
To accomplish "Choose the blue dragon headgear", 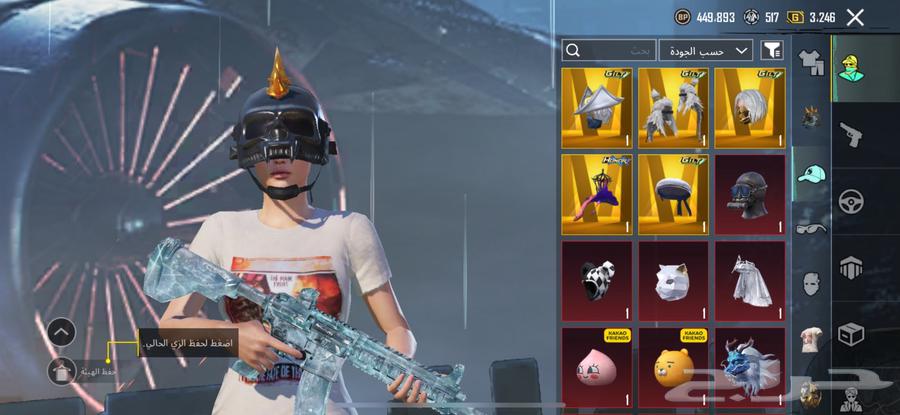I will pyautogui.click(x=750, y=365).
